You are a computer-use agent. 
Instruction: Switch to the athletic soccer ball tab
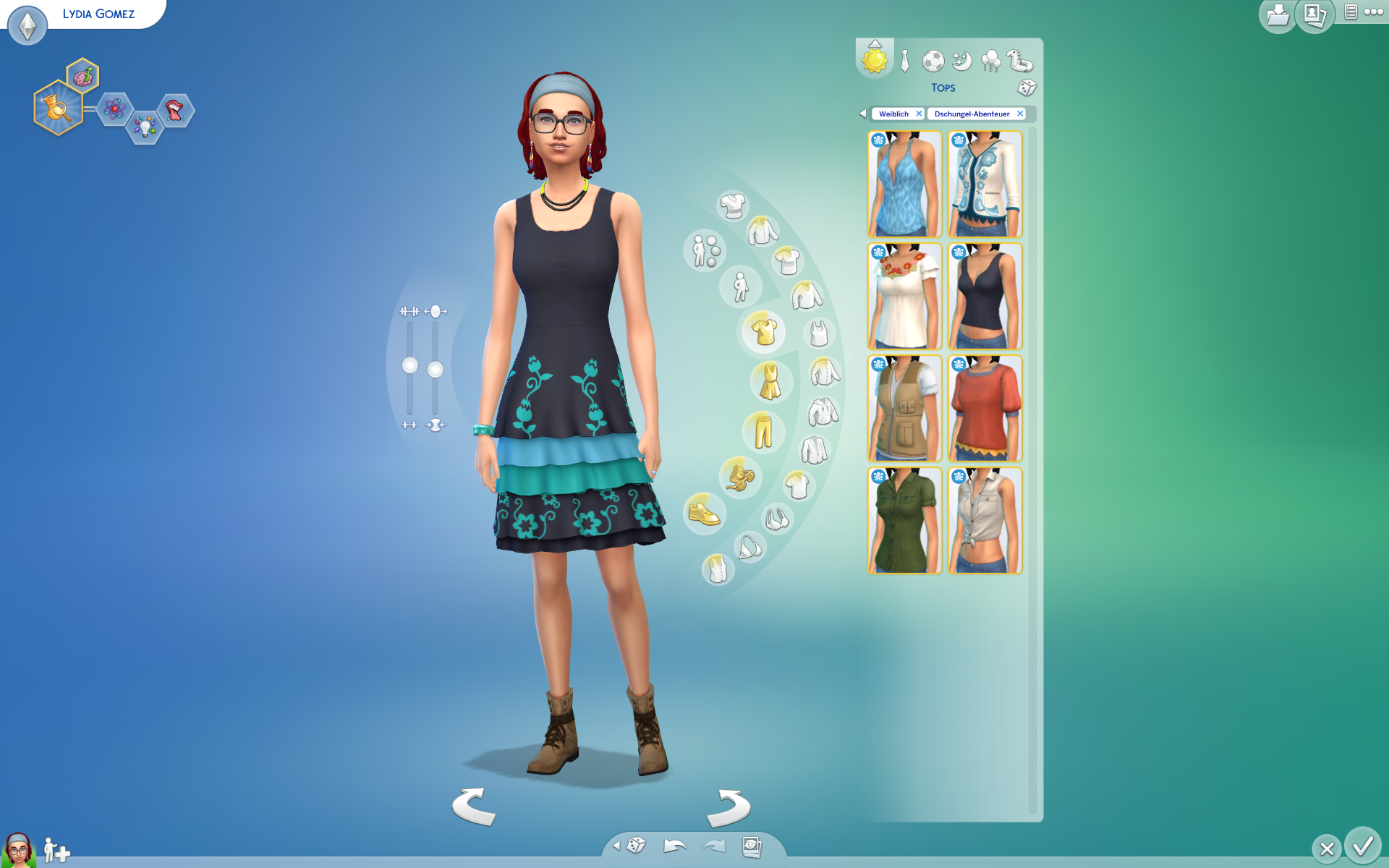pos(933,61)
